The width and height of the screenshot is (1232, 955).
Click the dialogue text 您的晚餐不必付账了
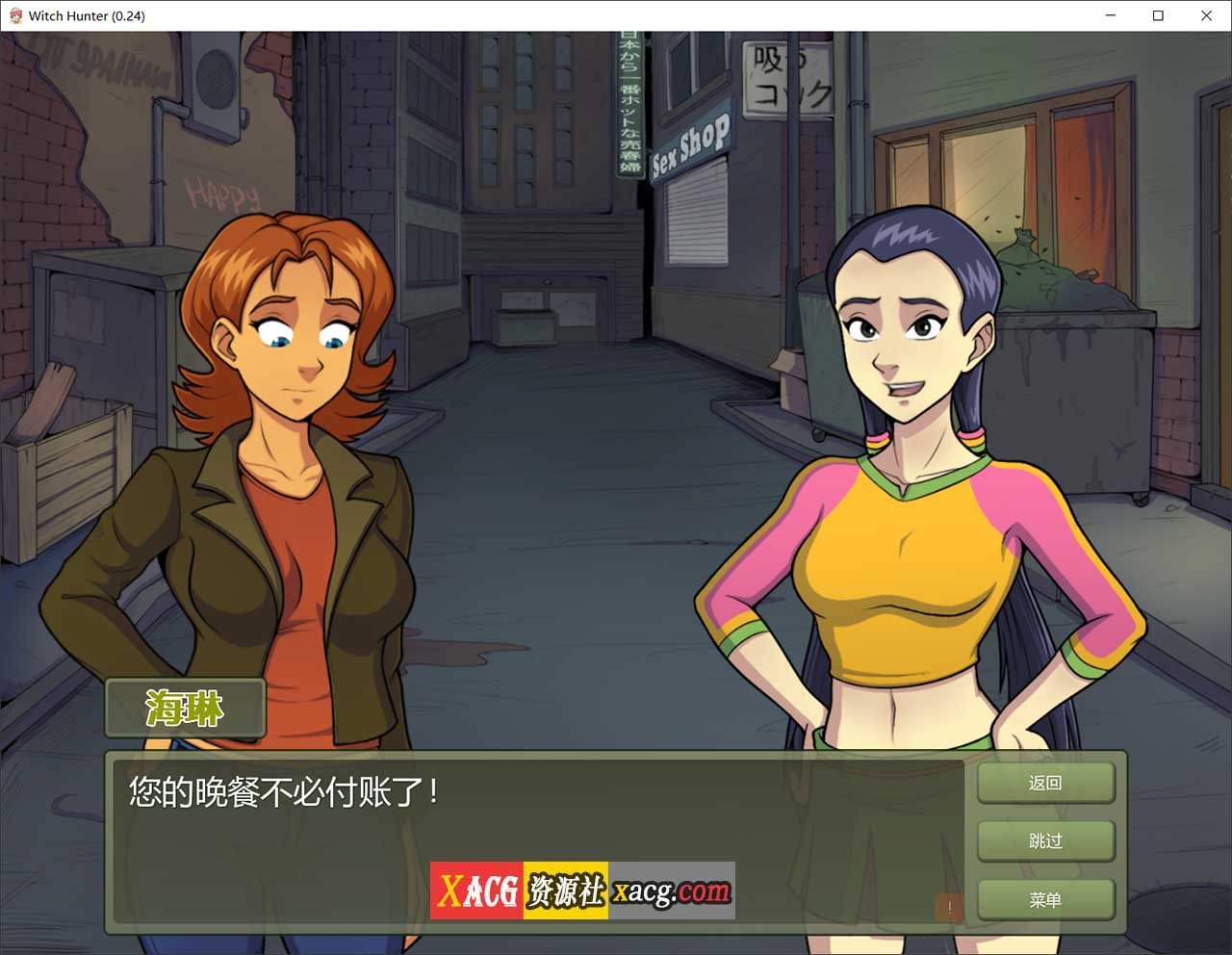tap(285, 793)
